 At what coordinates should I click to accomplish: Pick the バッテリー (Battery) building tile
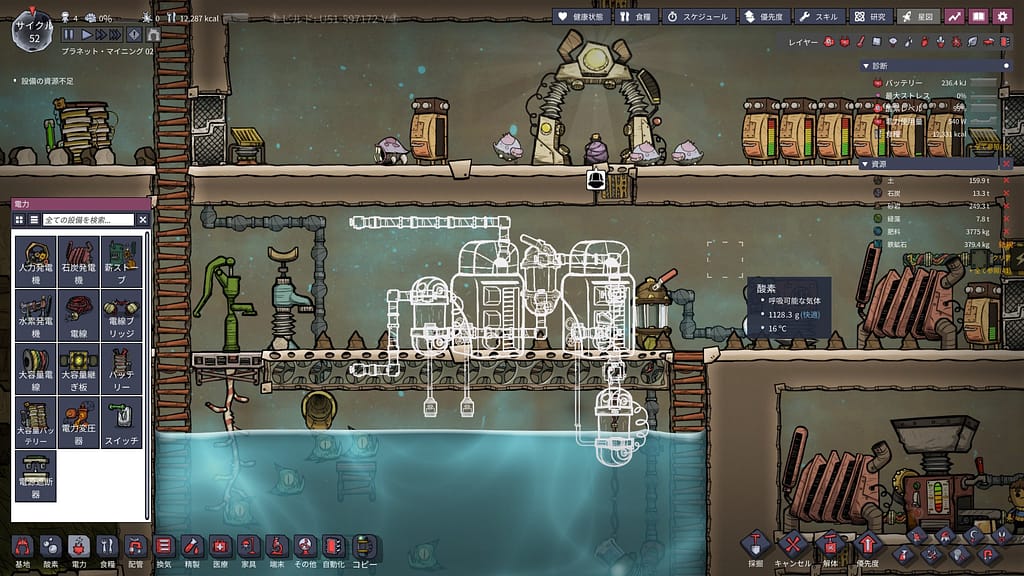121,369
